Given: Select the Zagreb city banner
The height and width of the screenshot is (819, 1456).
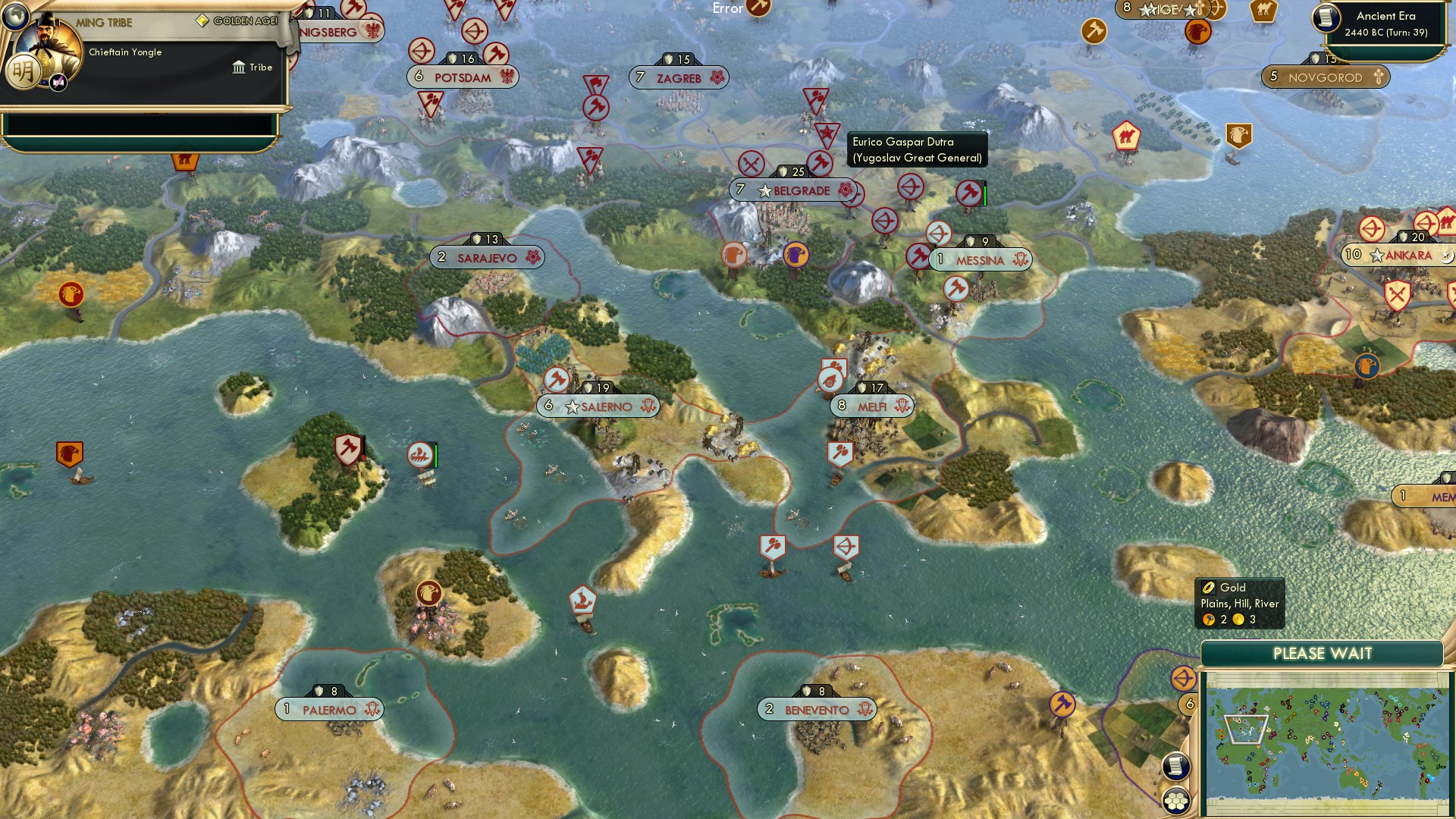Looking at the screenshot, I should click(x=679, y=78).
